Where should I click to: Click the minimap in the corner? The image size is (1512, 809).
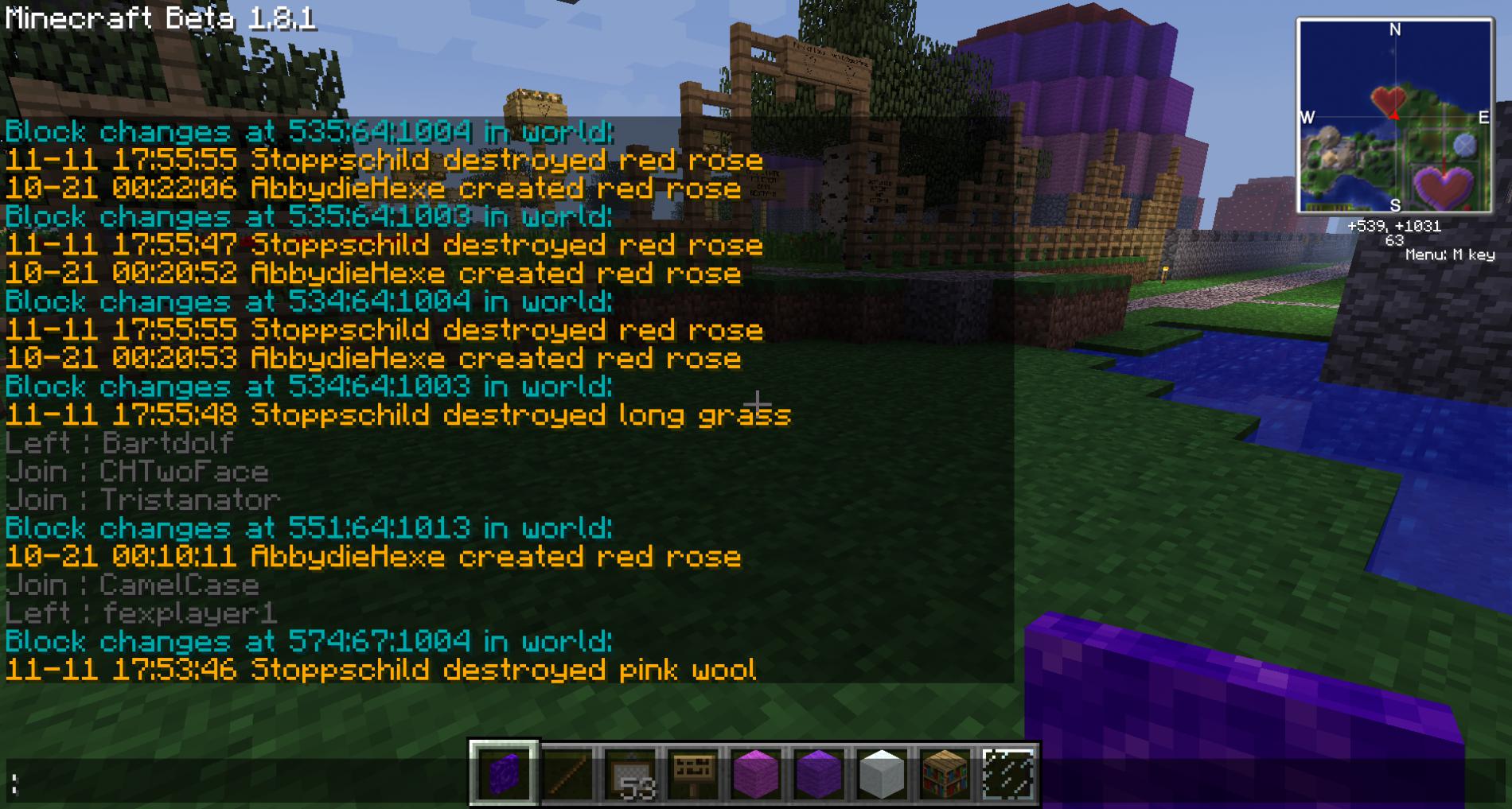coord(1394,117)
